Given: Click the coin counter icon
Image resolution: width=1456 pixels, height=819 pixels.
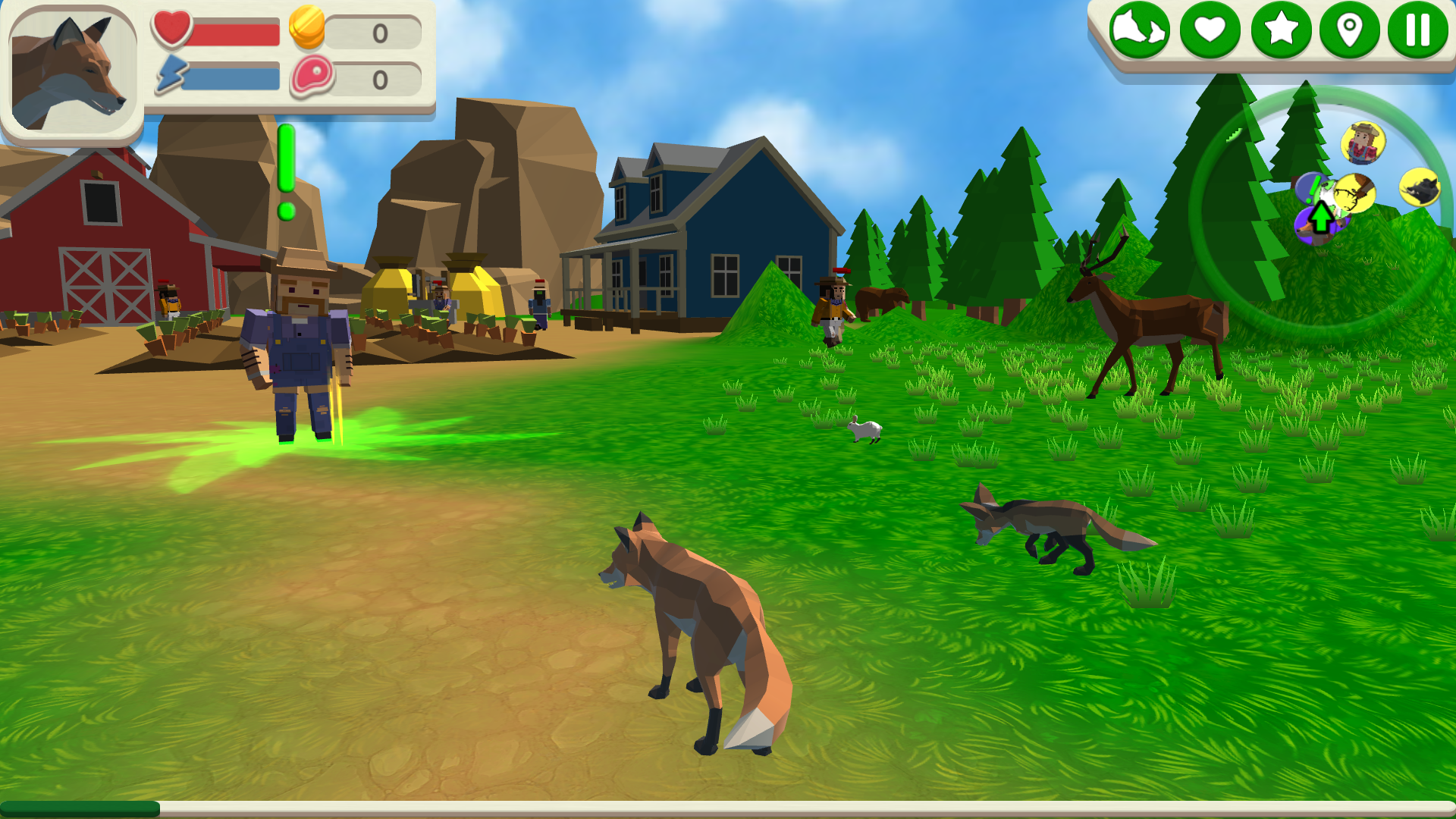Looking at the screenshot, I should point(307,30).
